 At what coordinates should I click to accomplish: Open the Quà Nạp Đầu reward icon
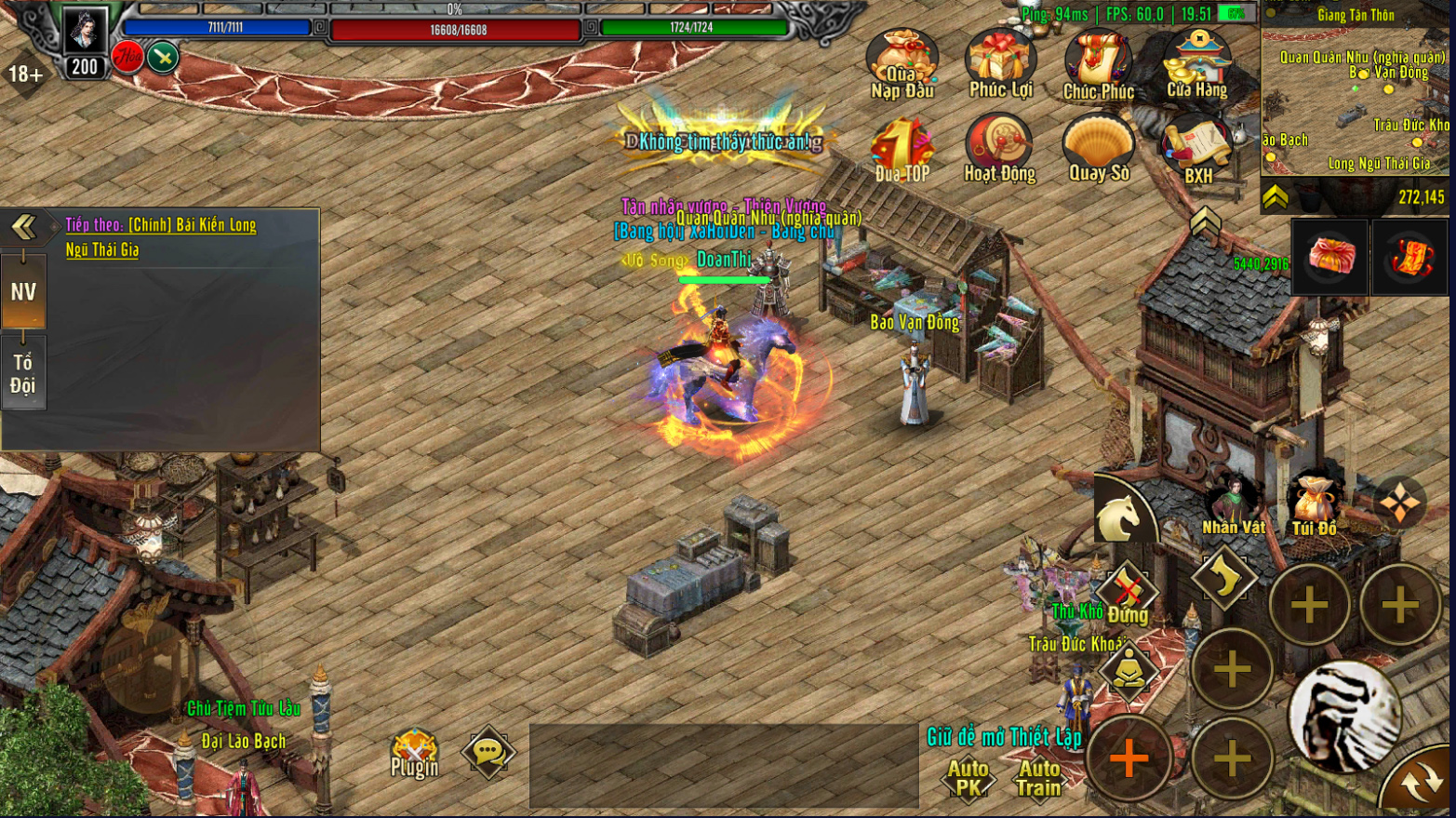(x=902, y=63)
